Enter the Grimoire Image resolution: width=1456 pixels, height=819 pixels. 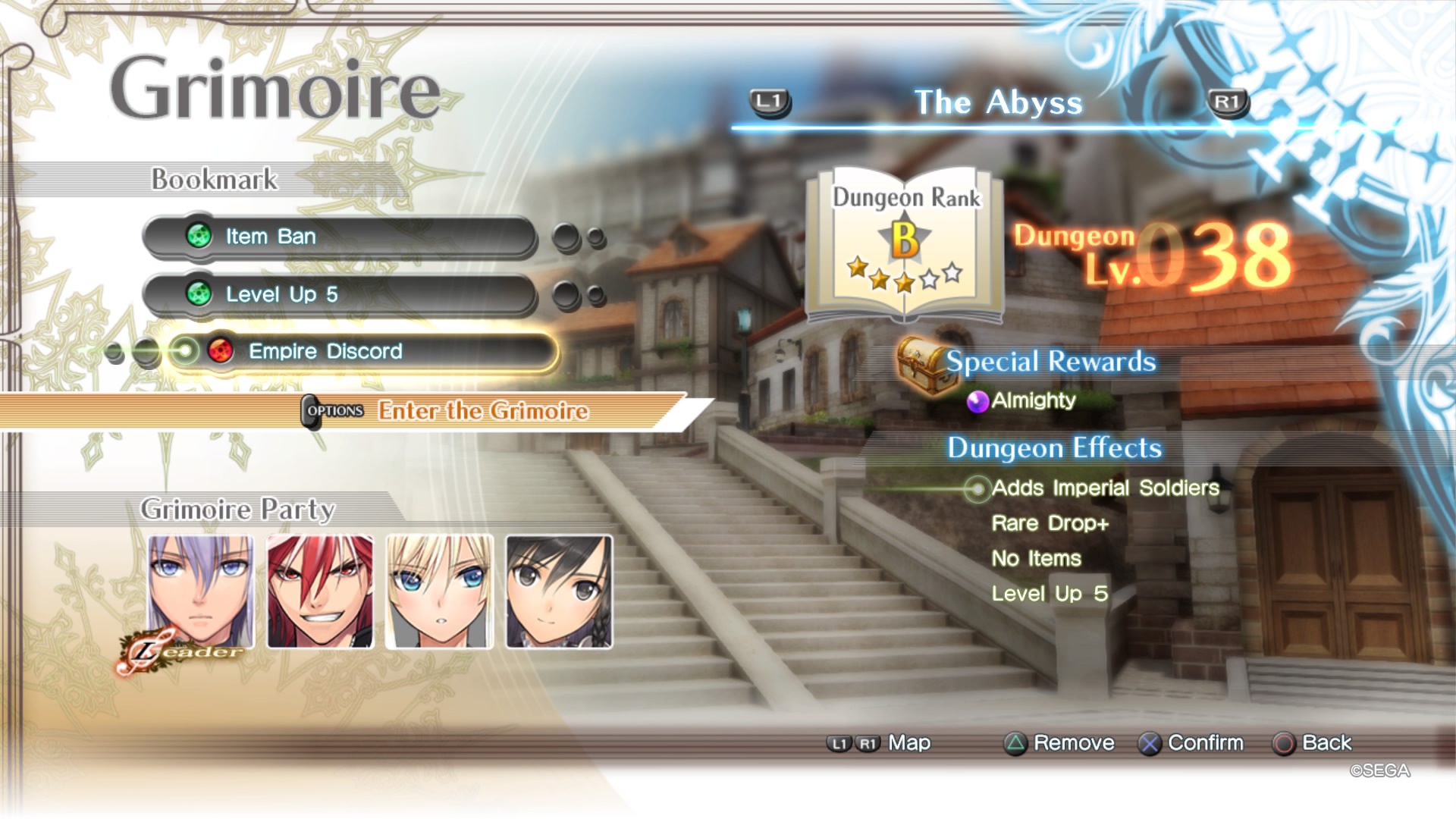(483, 411)
